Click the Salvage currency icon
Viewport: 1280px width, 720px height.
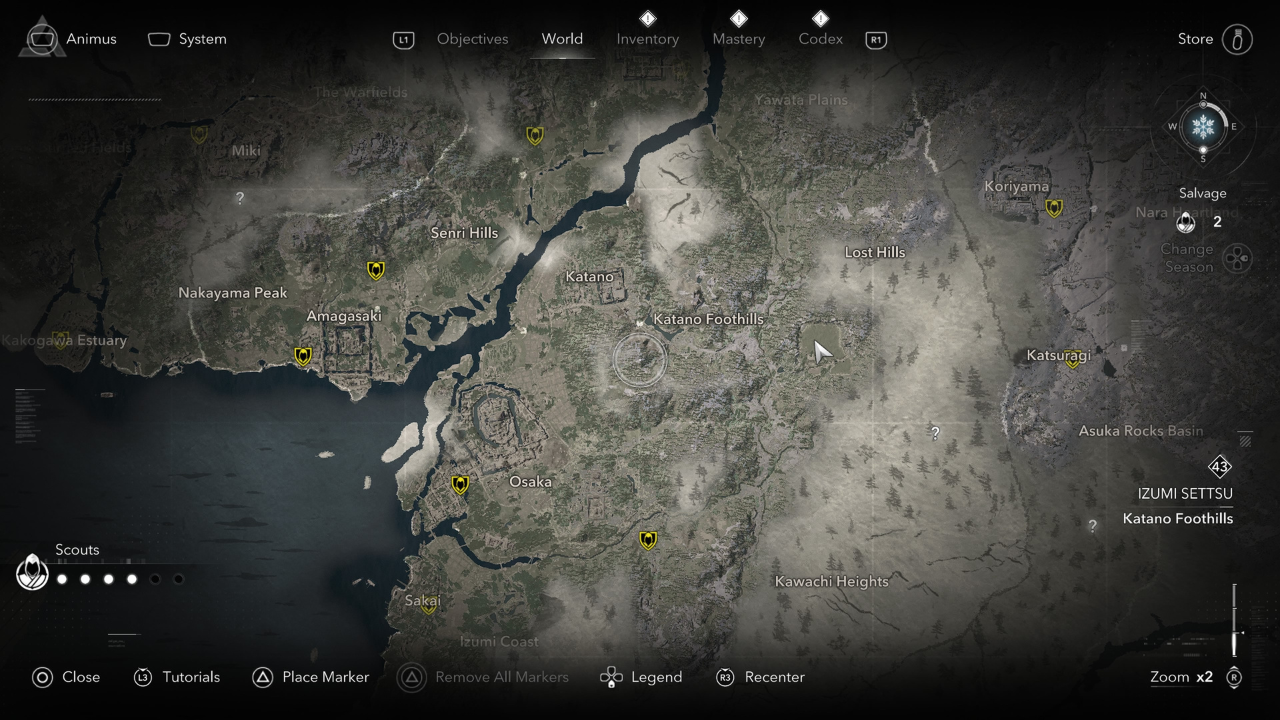1186,222
